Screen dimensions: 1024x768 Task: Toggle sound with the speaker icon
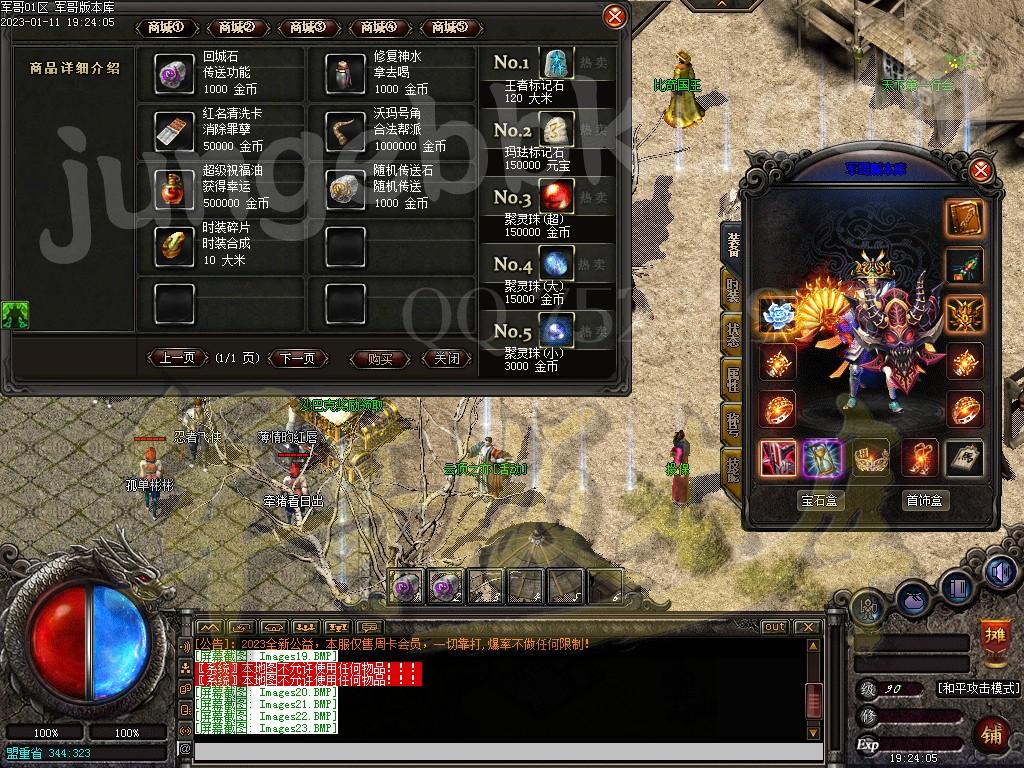(1000, 570)
